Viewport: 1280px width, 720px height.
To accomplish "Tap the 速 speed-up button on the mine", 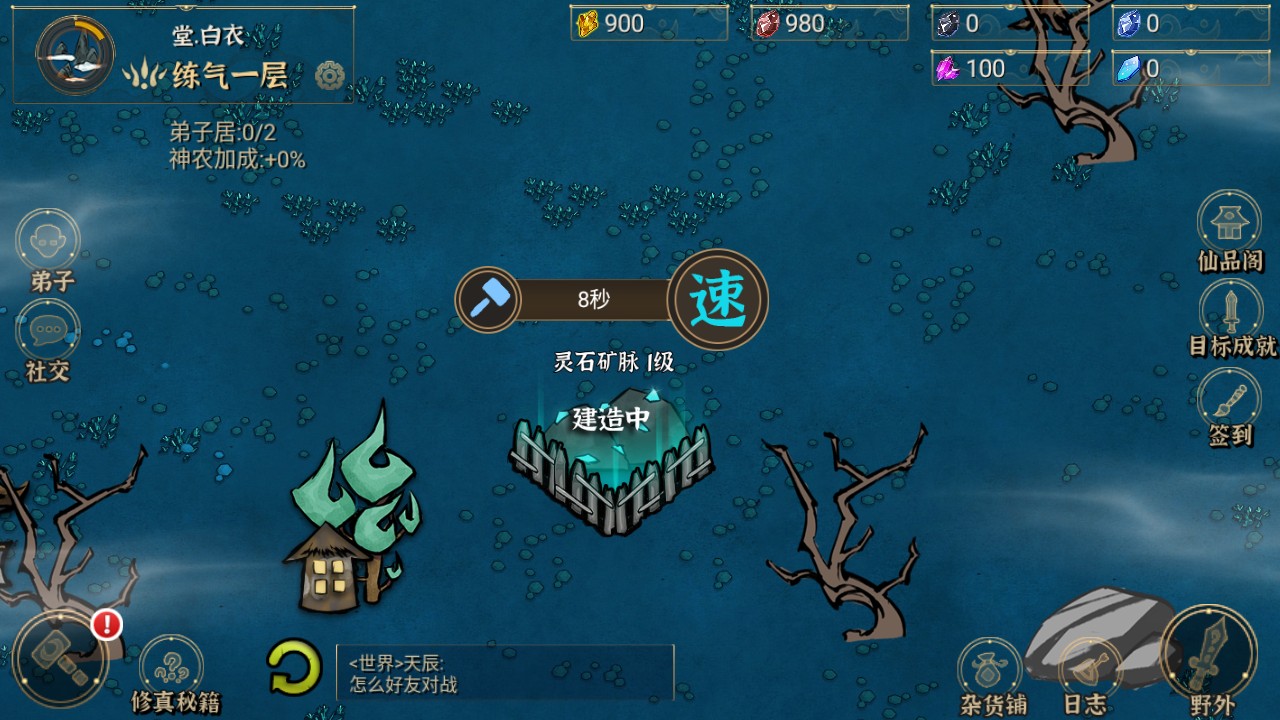I will click(x=719, y=299).
